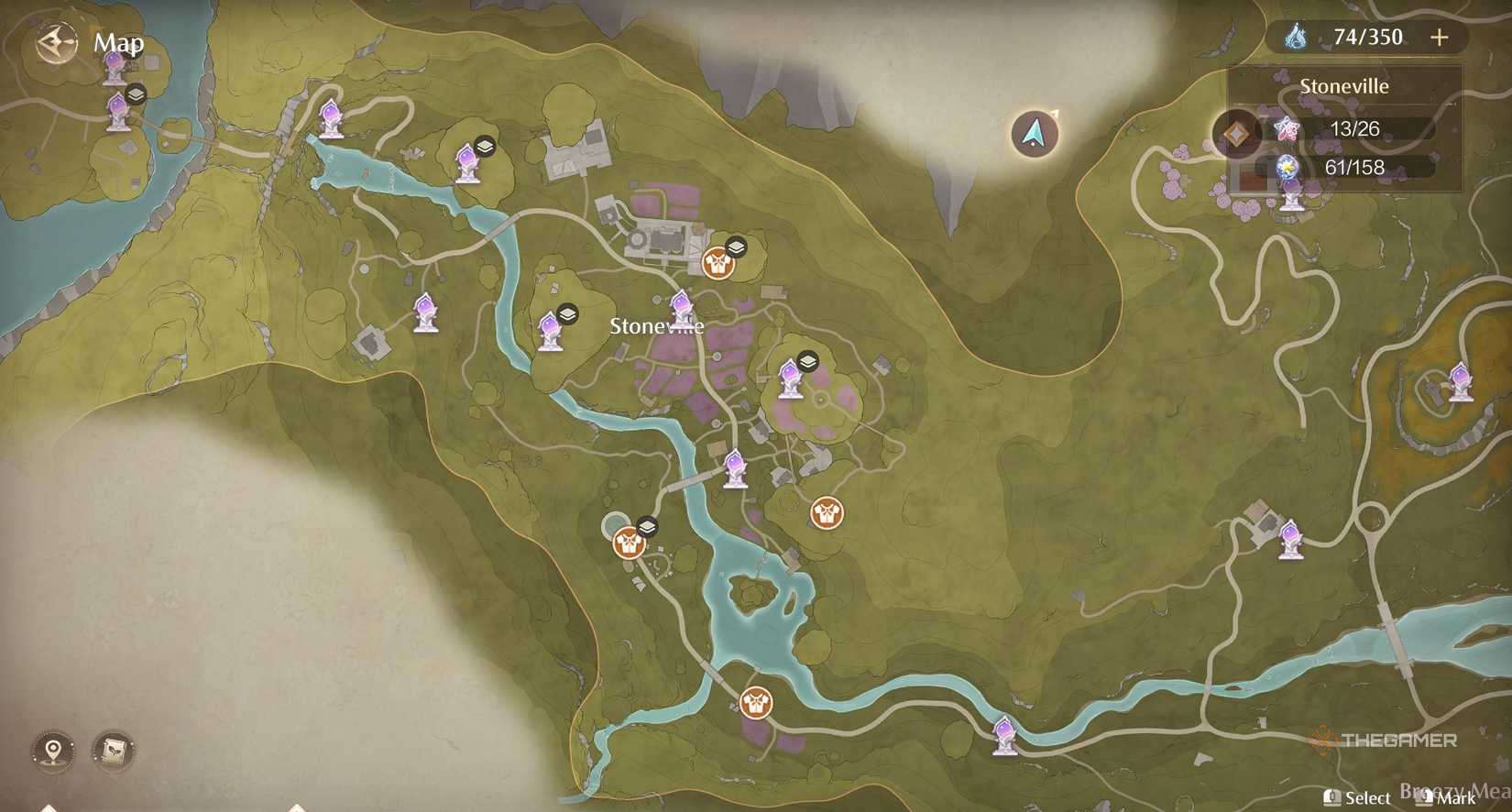The image size is (1512, 812).
Task: Click the Stoneville label on the map
Action: (x=656, y=325)
